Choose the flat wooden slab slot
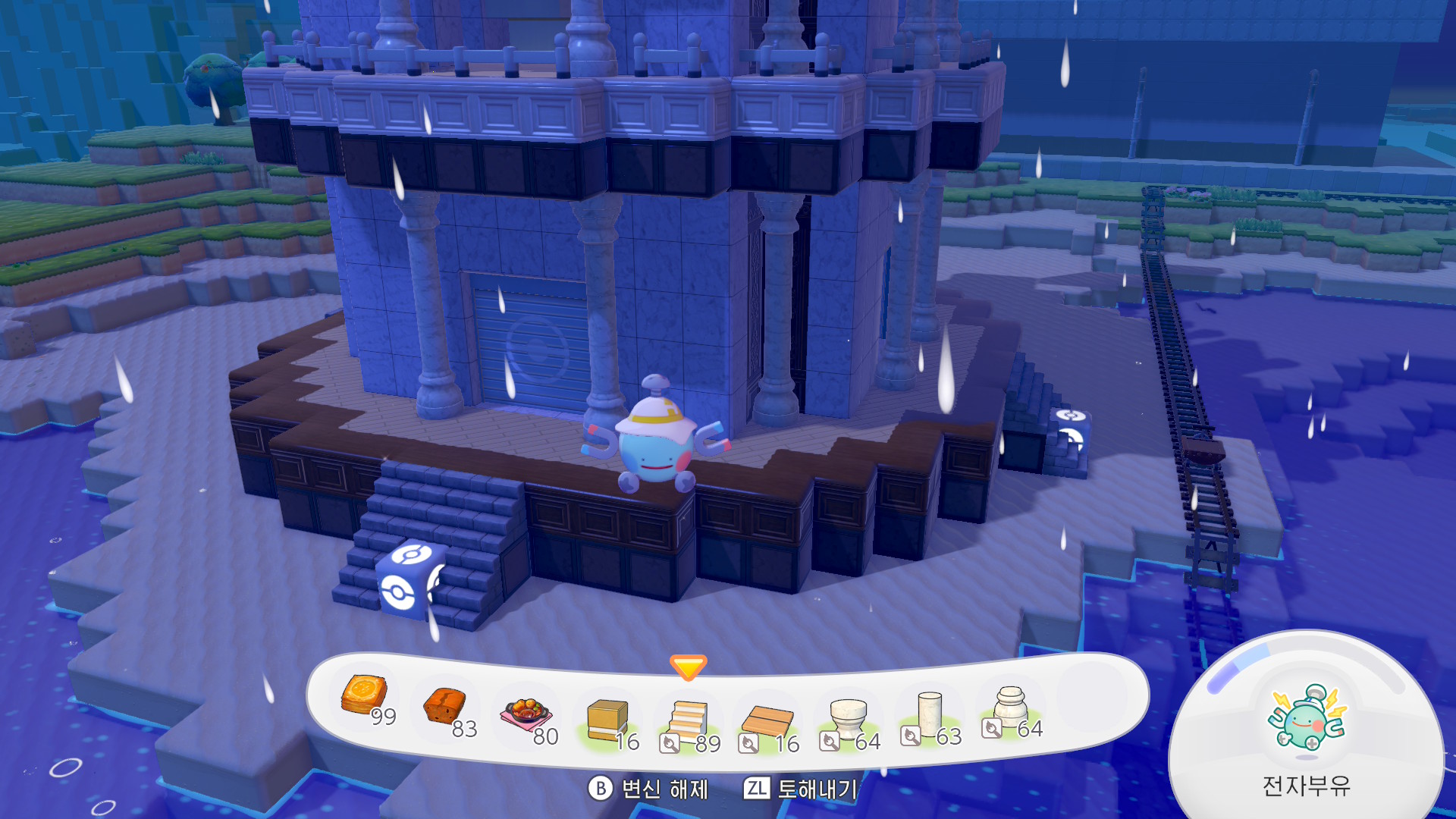1456x819 pixels. click(767, 721)
